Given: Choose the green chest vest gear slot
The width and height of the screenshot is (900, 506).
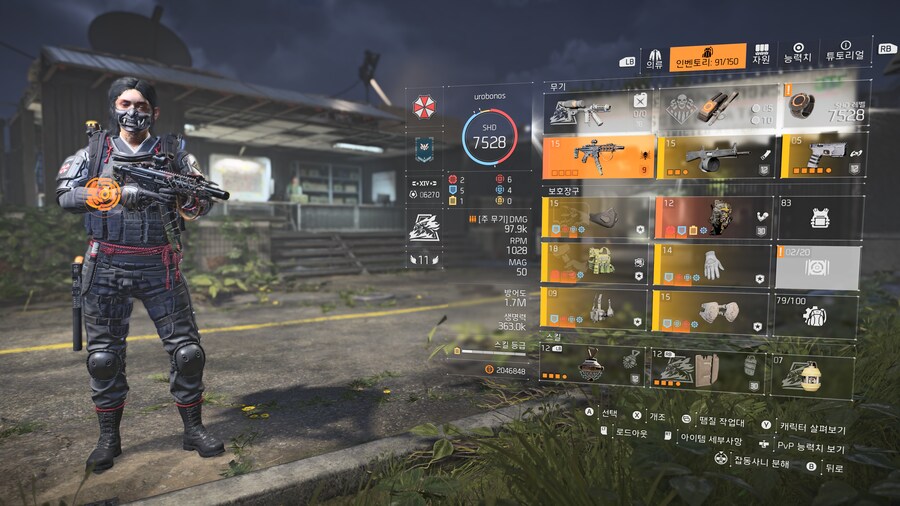Looking at the screenshot, I should point(595,263).
